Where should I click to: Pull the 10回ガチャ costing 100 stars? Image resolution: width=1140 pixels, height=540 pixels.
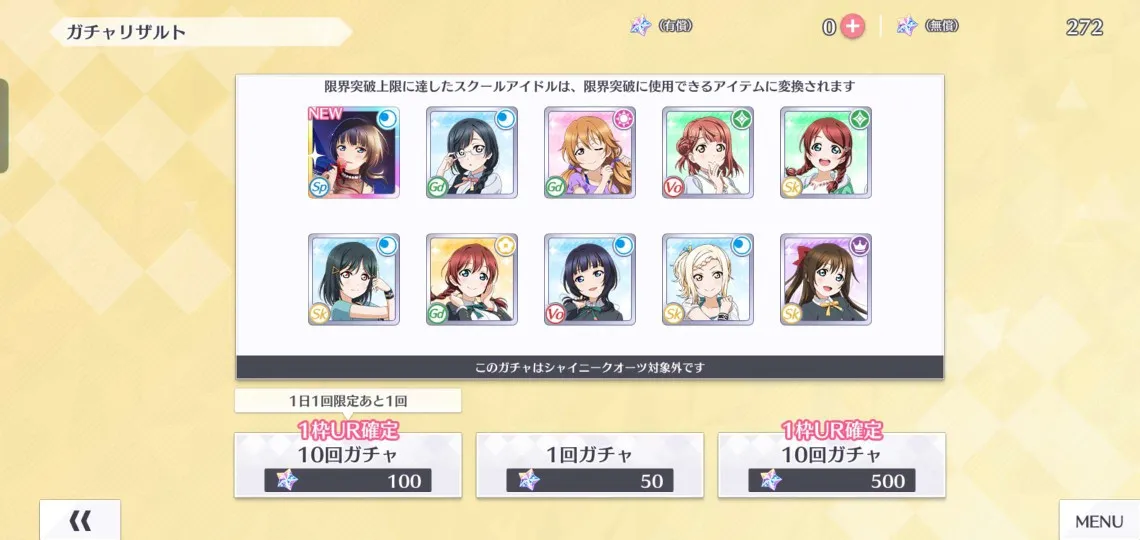348,465
